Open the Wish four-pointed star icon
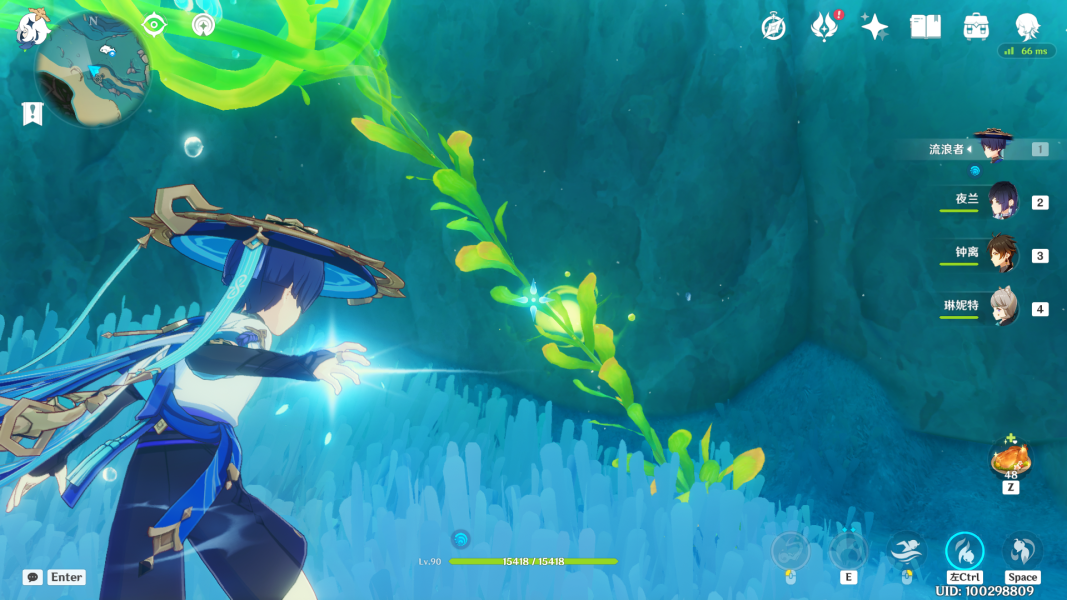The width and height of the screenshot is (1067, 600). point(874,27)
